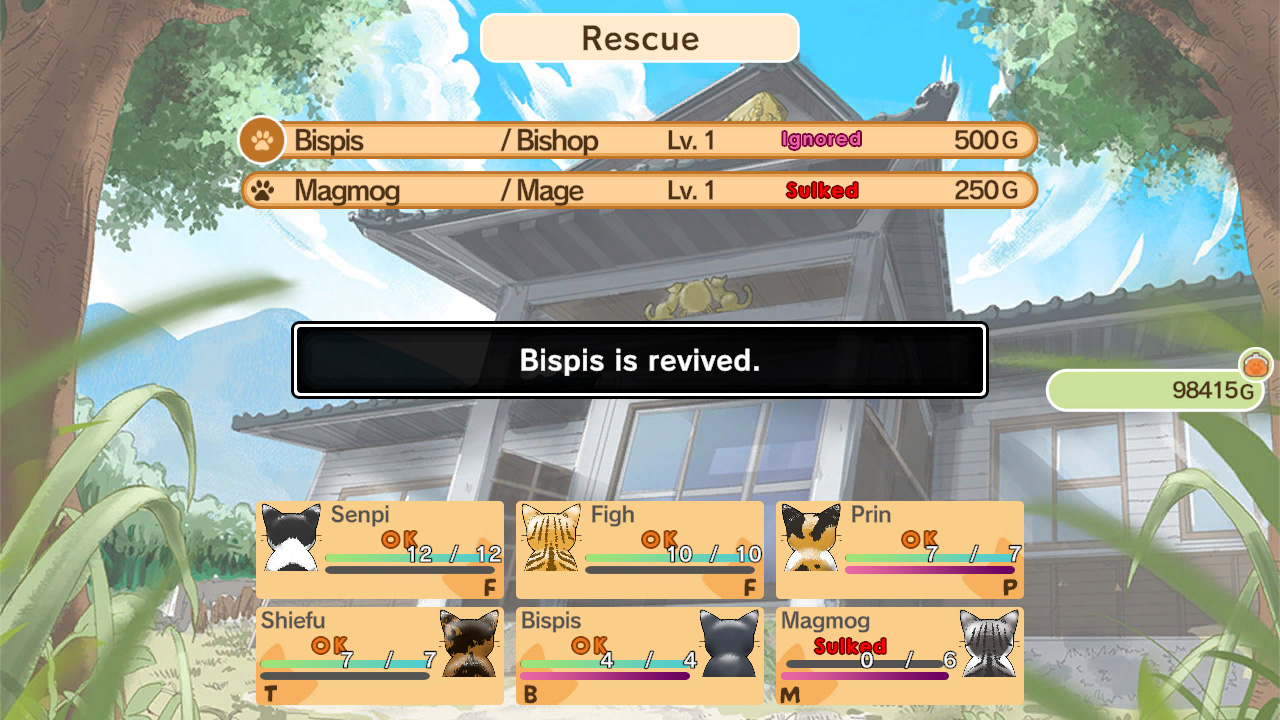
Task: Click the F class badge on Senpi's card
Action: pos(490,587)
